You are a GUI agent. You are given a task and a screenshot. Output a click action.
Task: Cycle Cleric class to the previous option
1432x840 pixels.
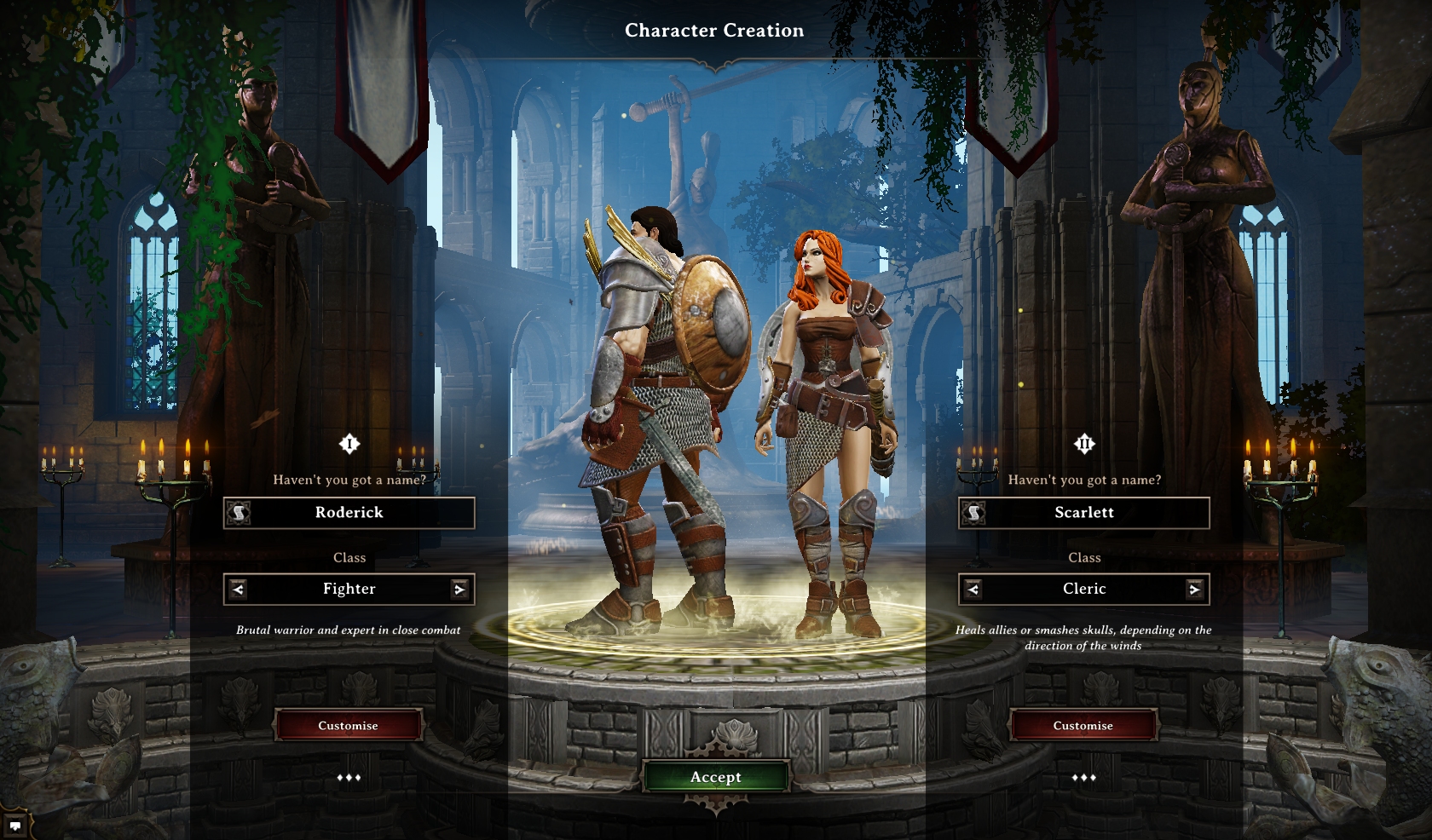973,589
